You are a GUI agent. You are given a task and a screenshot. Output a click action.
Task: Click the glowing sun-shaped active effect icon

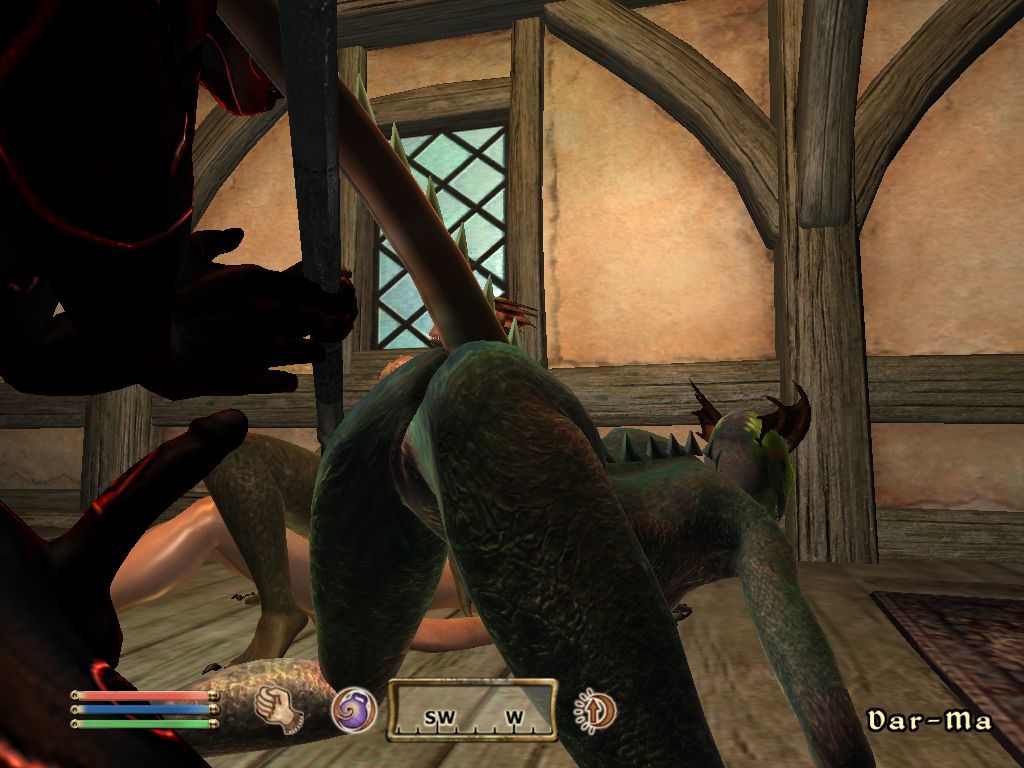click(x=595, y=711)
